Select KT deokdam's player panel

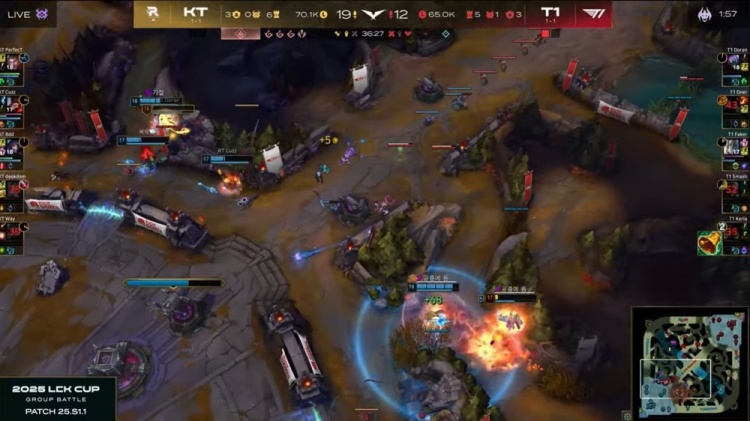[x=13, y=188]
